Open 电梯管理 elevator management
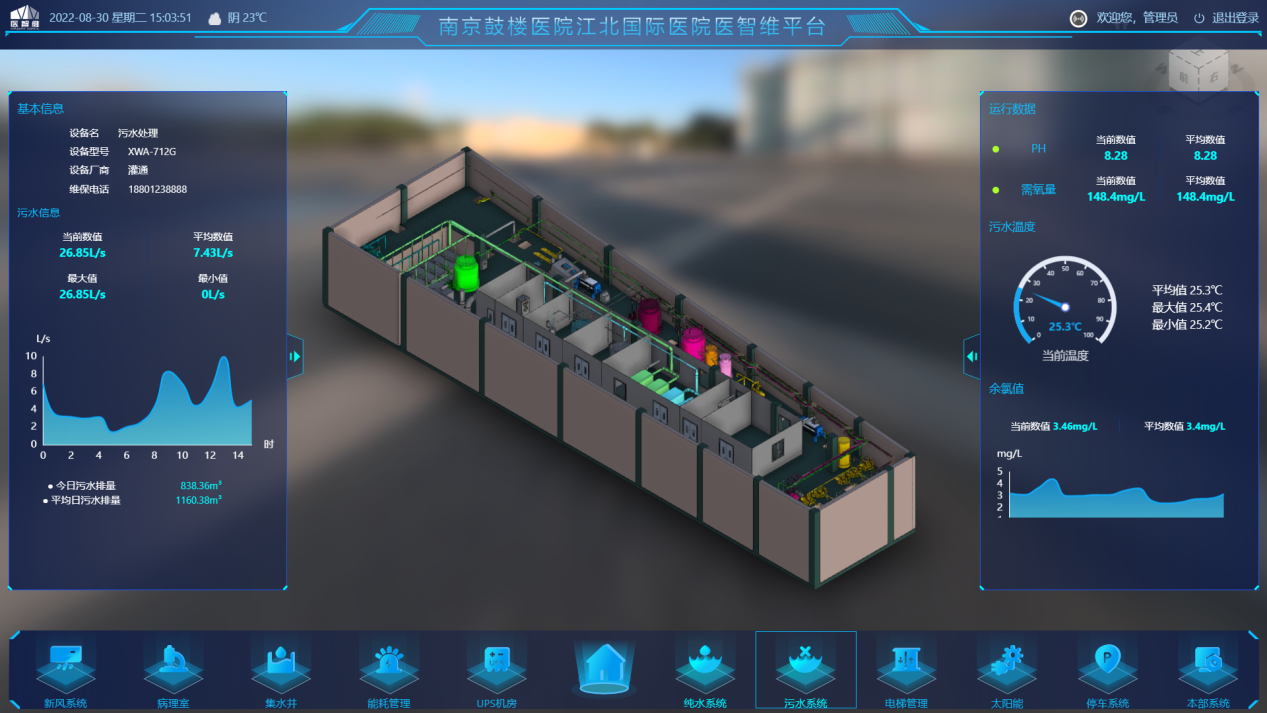Screen dimensions: 1267x713 906,667
